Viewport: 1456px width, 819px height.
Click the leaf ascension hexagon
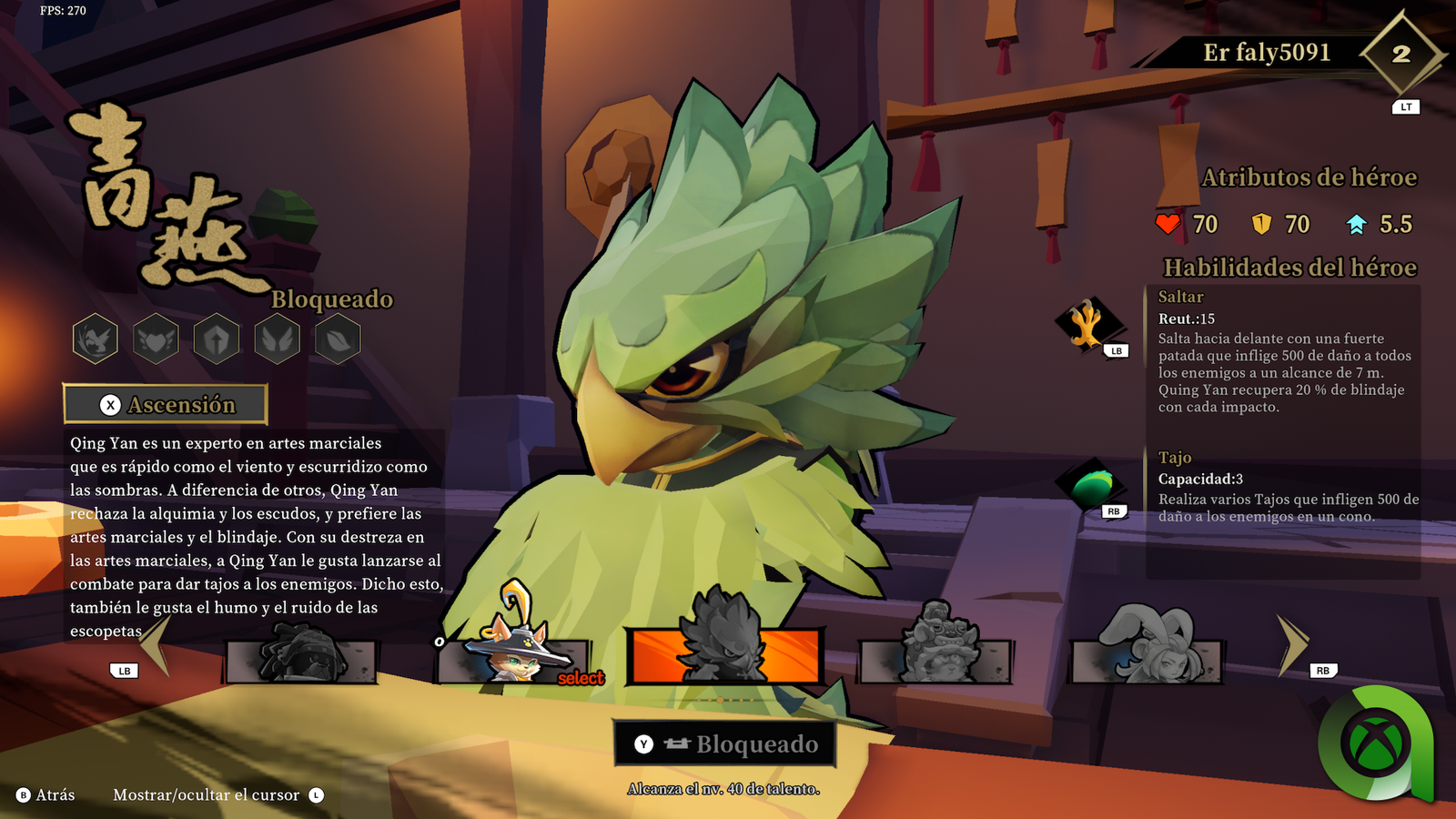point(338,339)
